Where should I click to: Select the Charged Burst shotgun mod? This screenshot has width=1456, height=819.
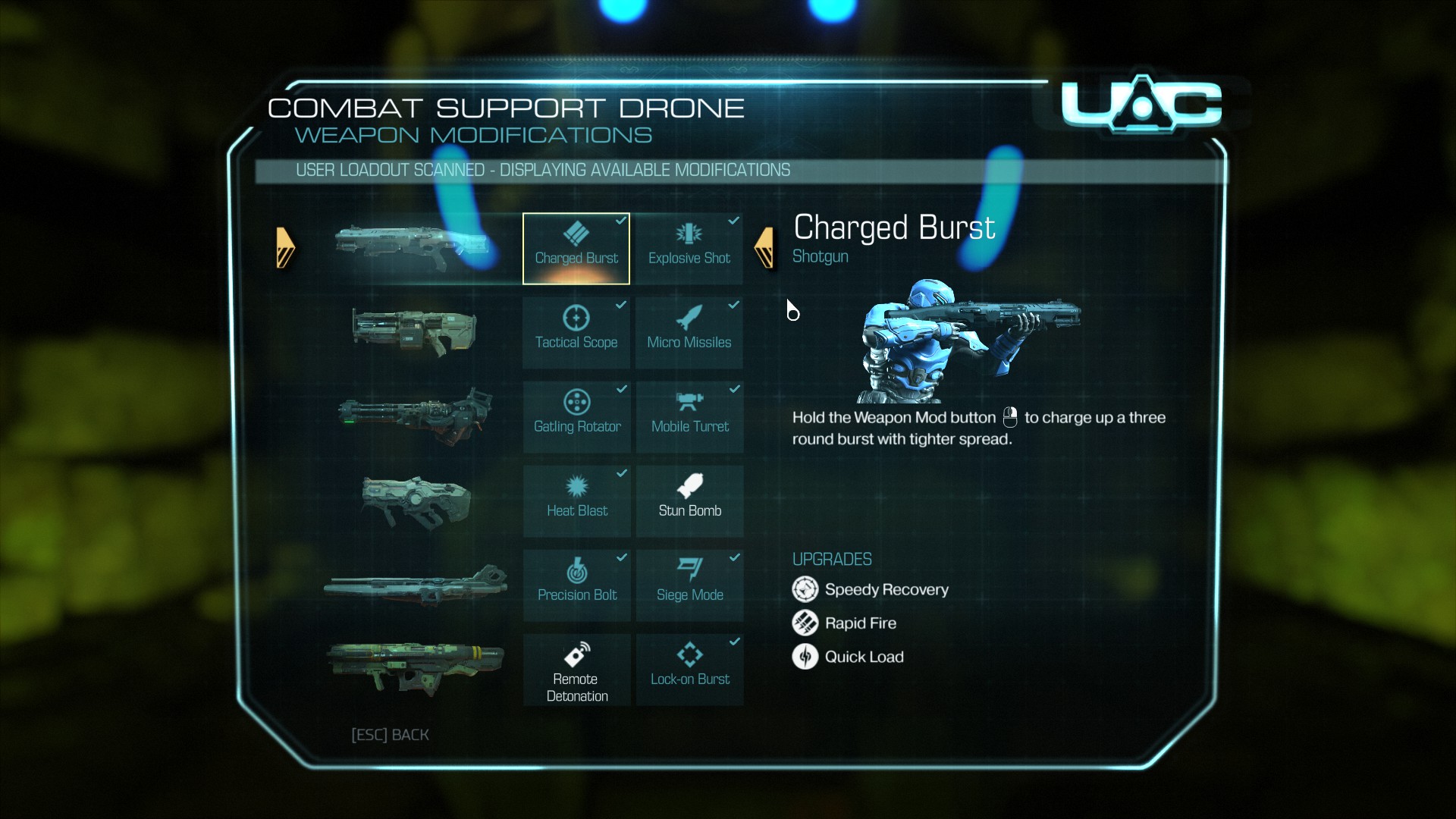[x=576, y=249]
